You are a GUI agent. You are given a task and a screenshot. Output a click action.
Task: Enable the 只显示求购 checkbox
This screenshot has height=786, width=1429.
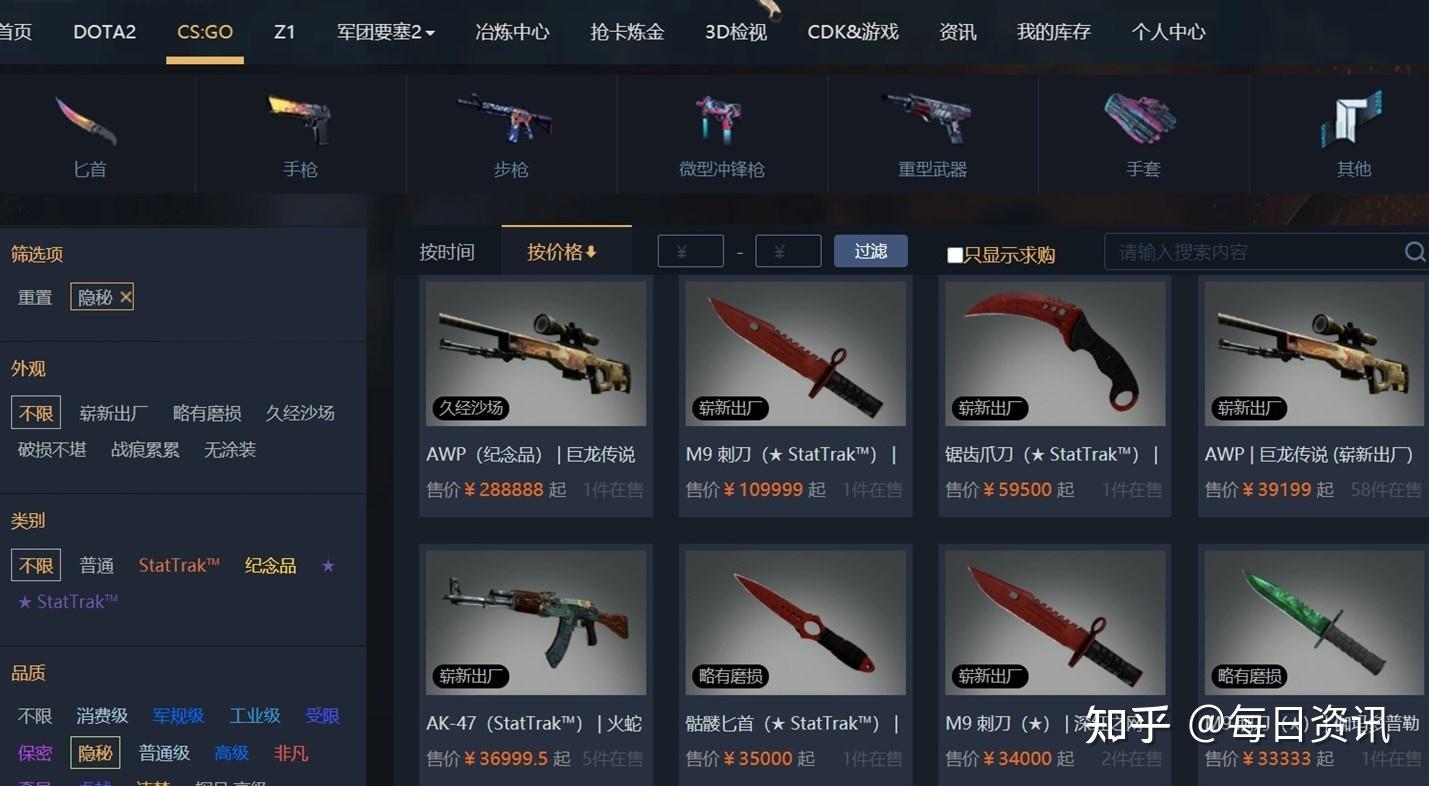pos(954,254)
